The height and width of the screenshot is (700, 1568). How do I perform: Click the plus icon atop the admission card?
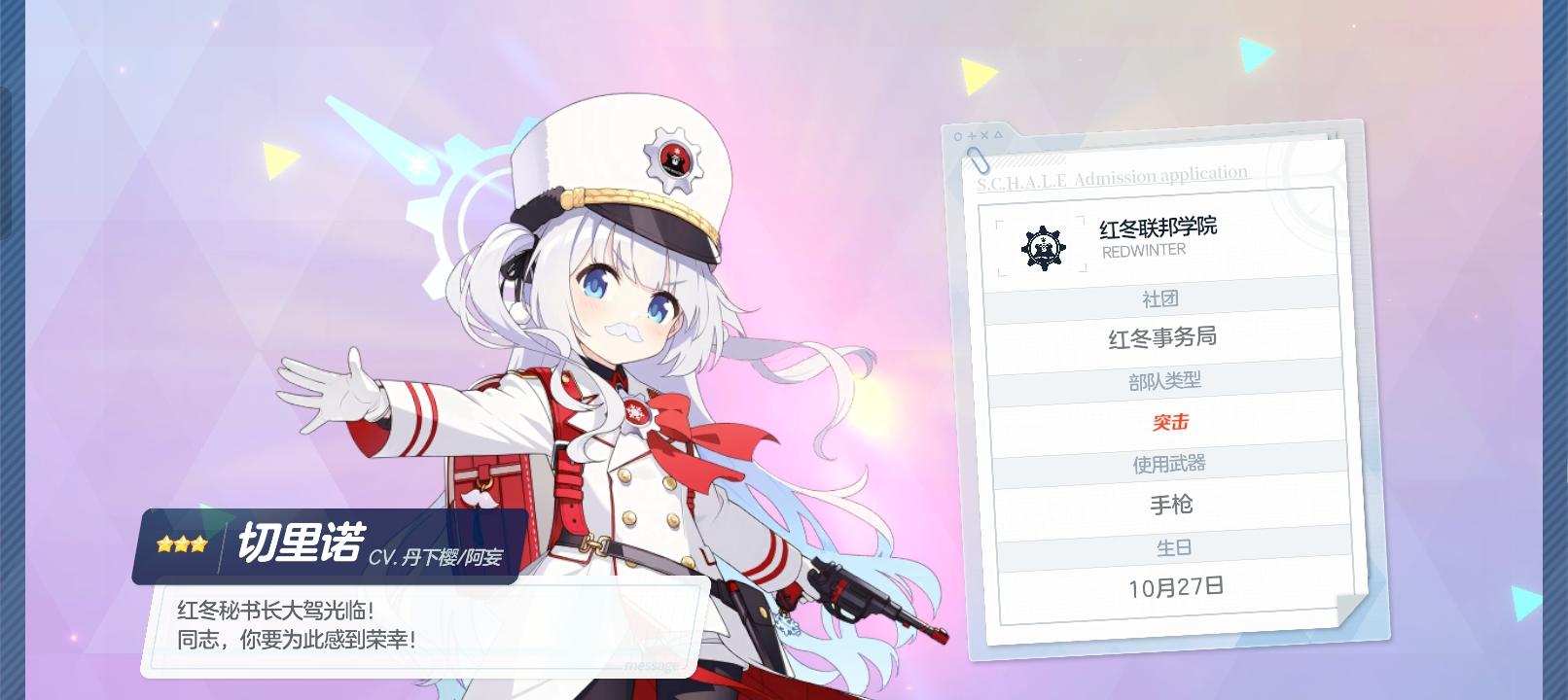[972, 136]
